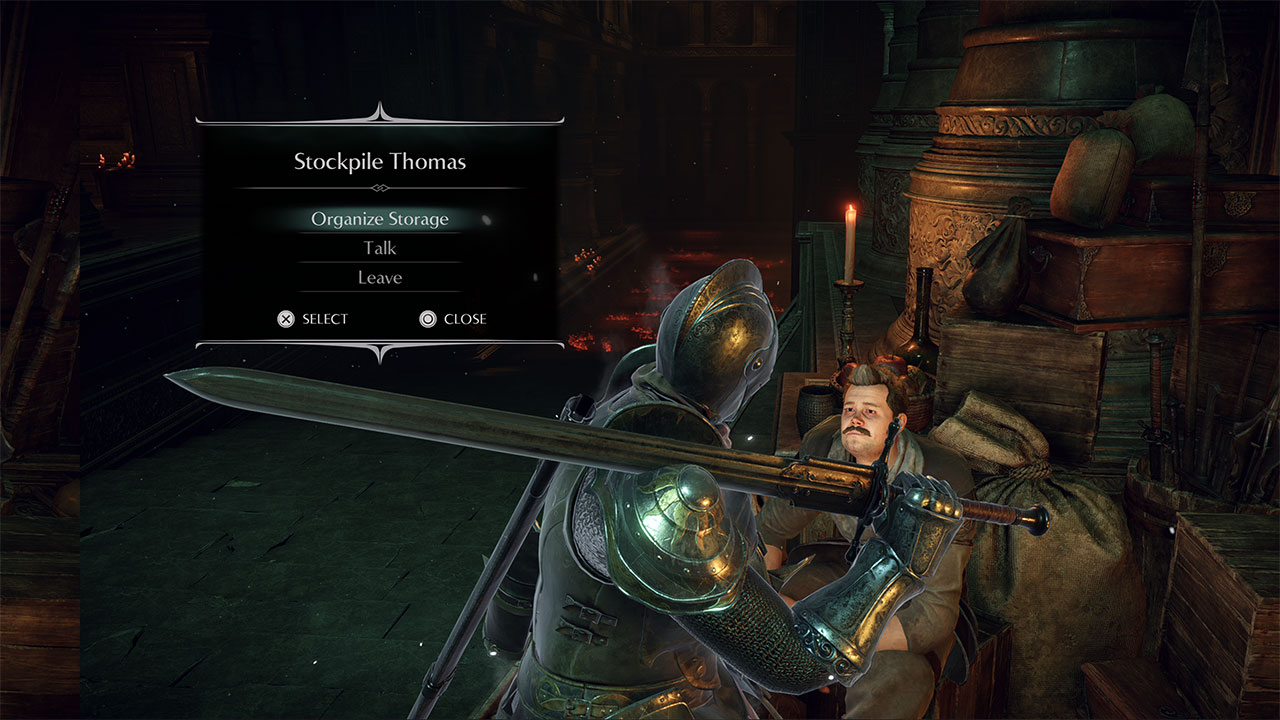This screenshot has height=720, width=1280.
Task: Select Leave to exit the conversation
Action: pyautogui.click(x=379, y=277)
